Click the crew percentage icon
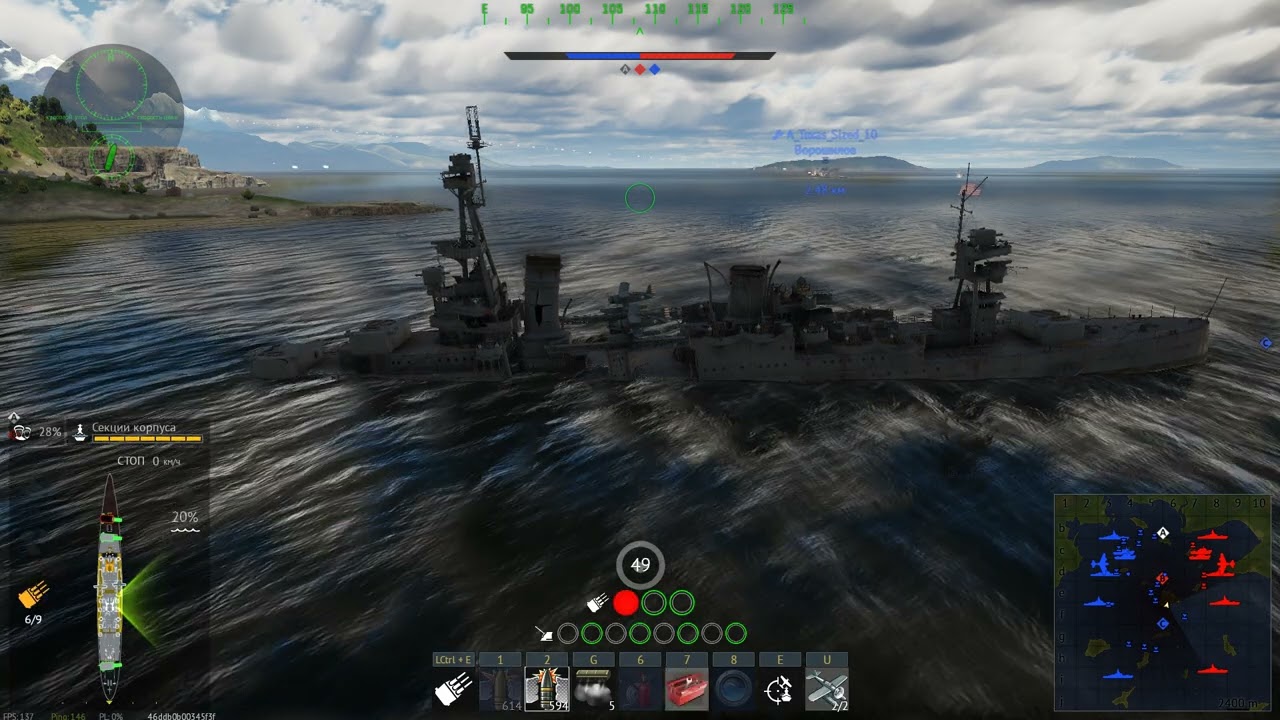The image size is (1280, 720). pos(20,432)
